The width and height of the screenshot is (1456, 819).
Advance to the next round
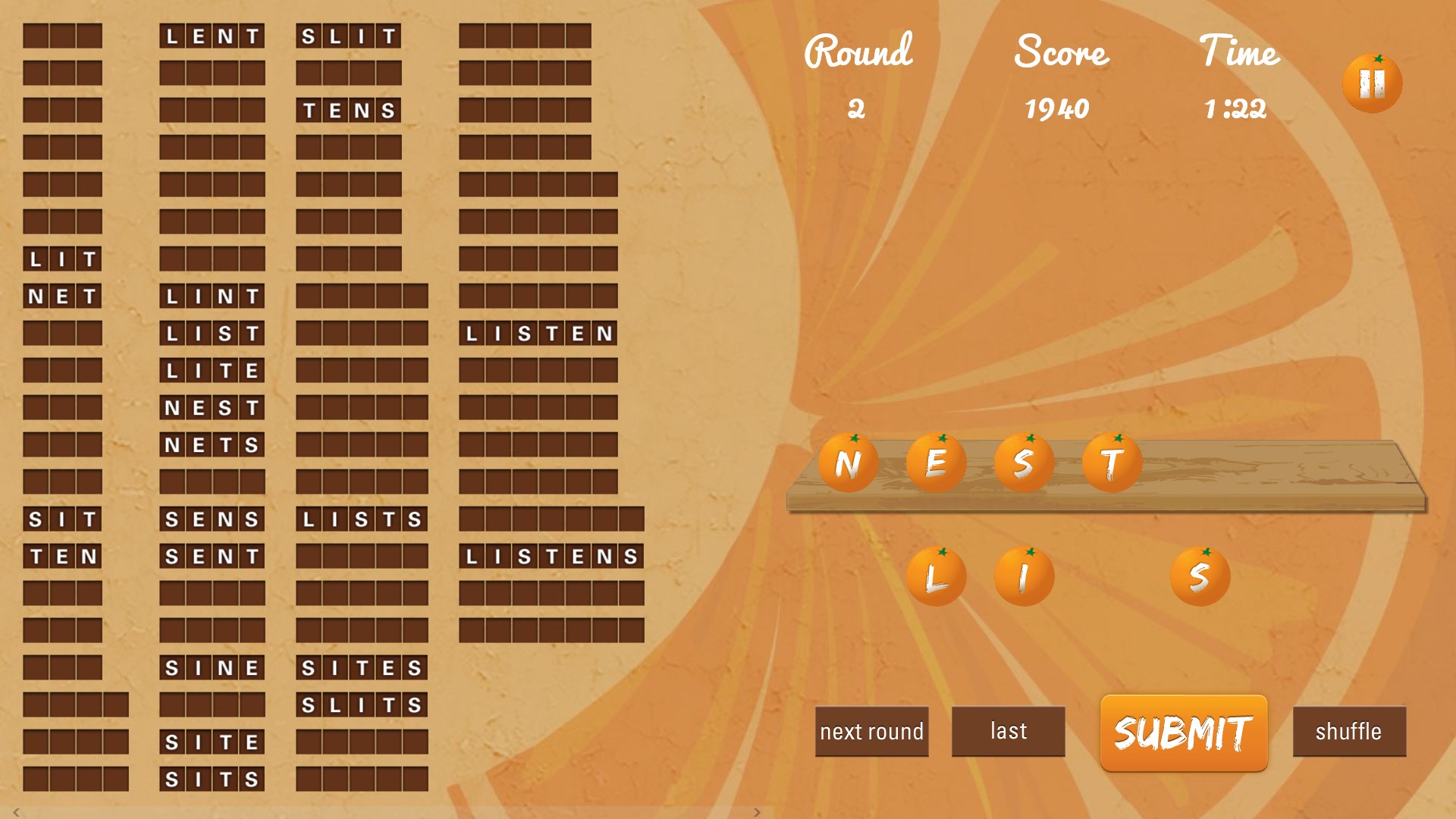click(x=871, y=731)
